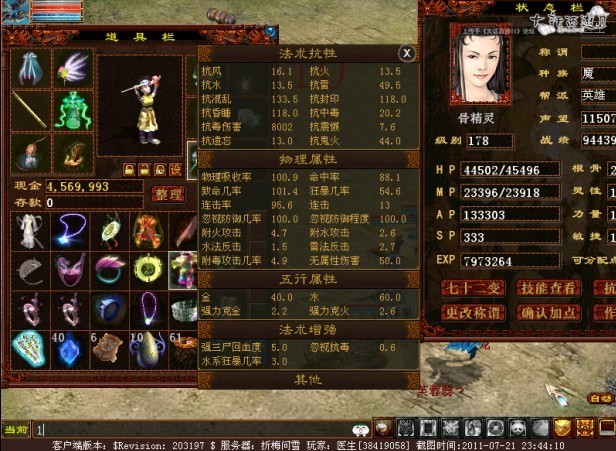This screenshot has height=451, width=616.
Task: Select the golden staff weapon slot
Action: pos(30,110)
